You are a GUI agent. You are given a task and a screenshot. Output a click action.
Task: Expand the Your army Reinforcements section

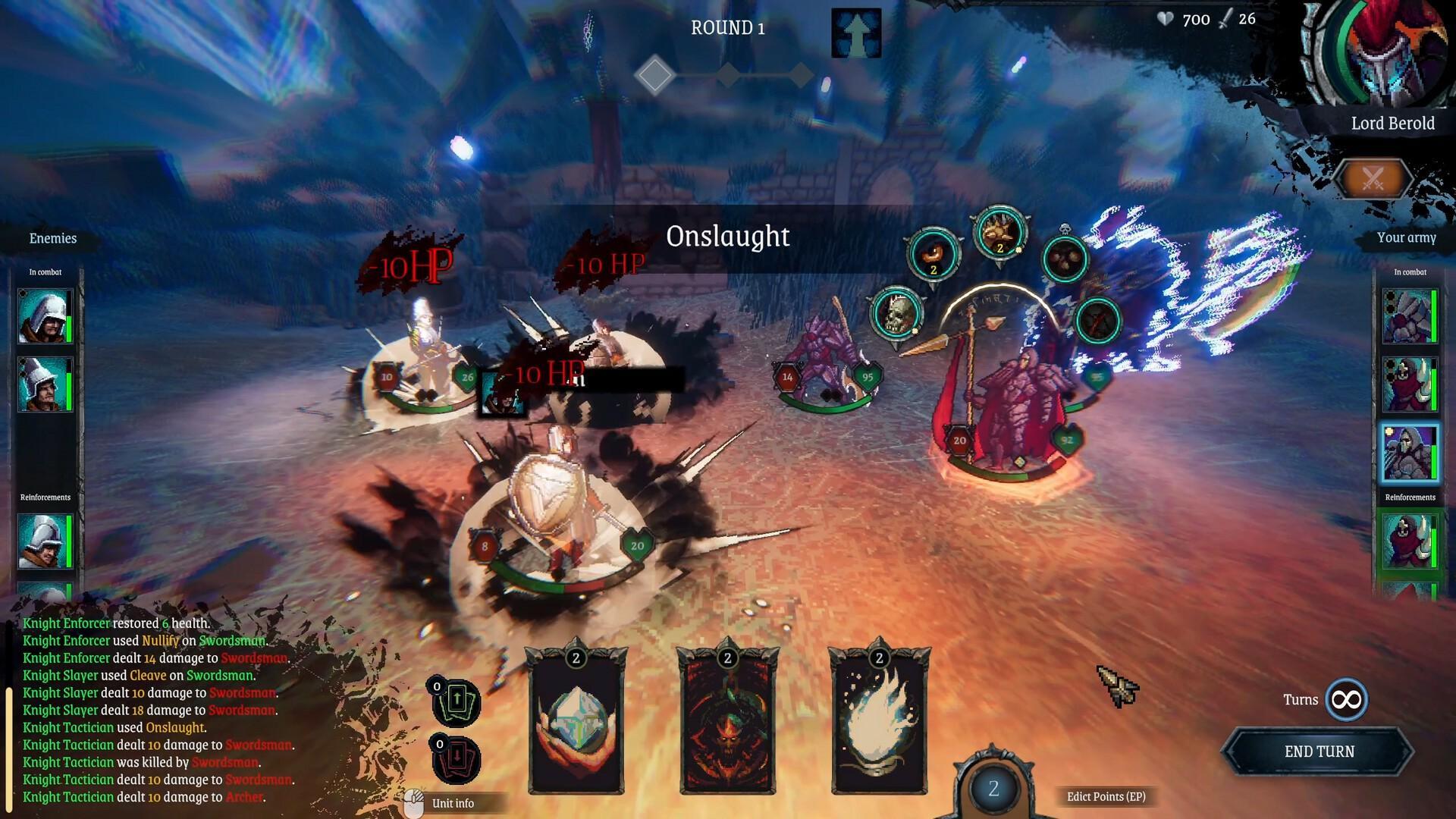[x=1410, y=497]
